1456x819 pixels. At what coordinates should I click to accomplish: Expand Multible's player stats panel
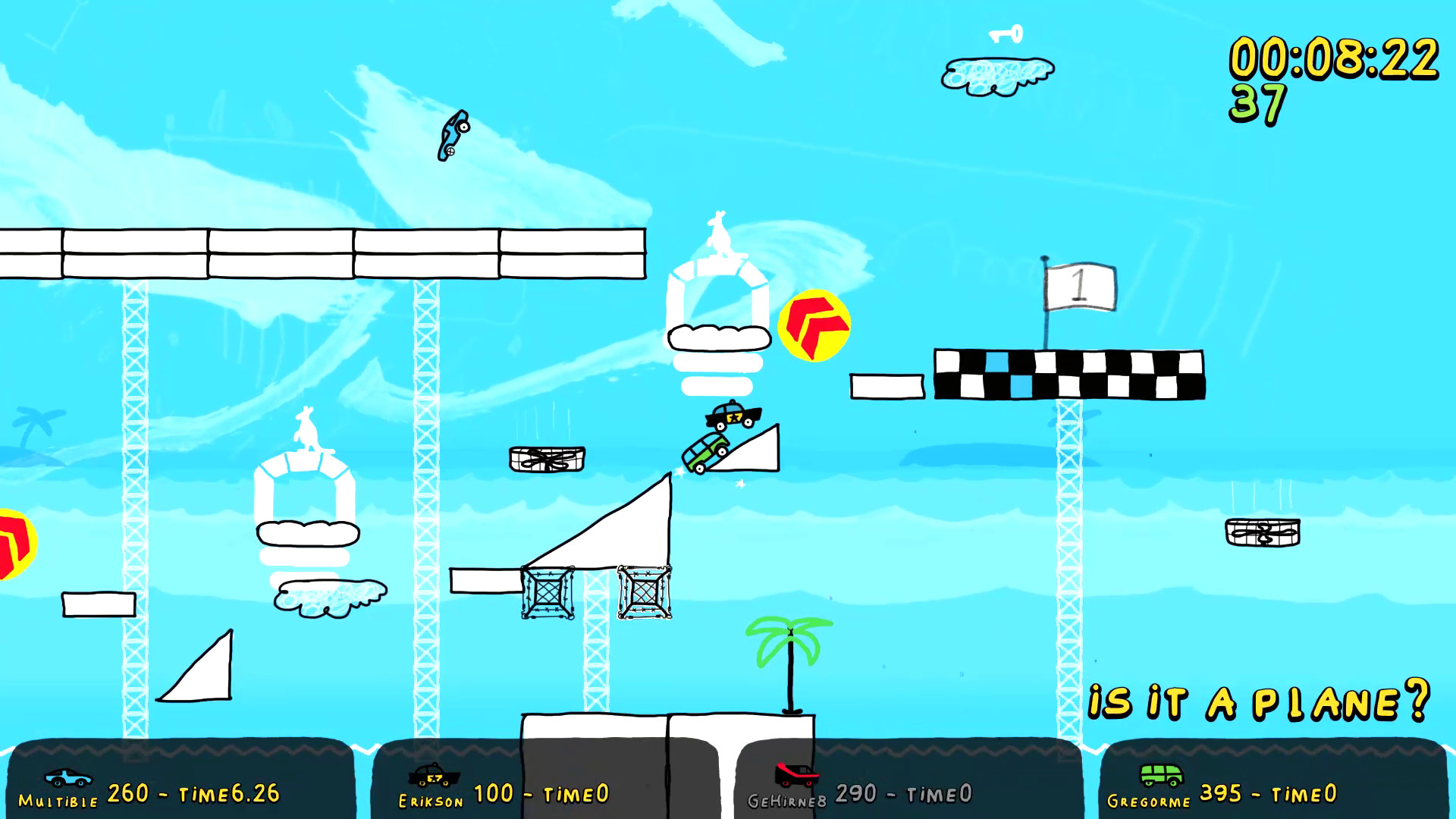(182, 781)
